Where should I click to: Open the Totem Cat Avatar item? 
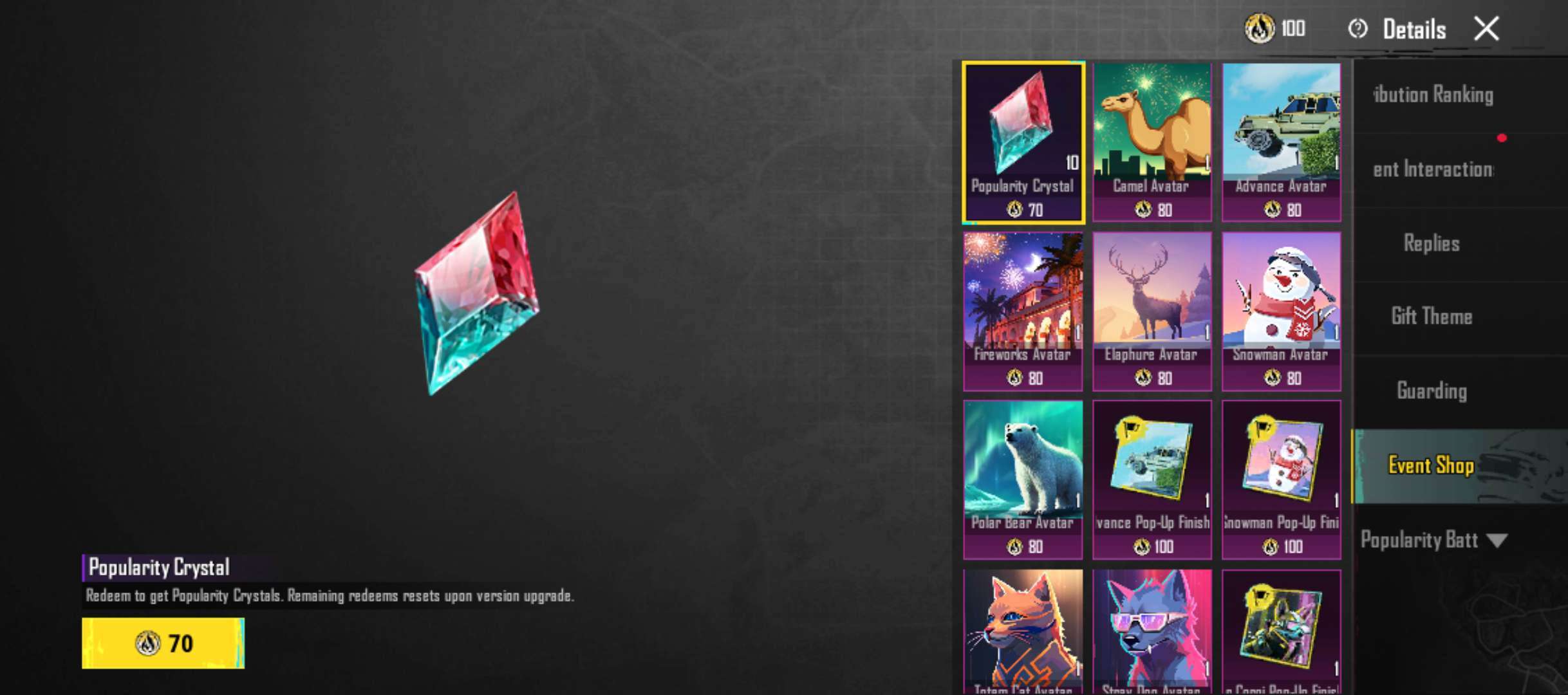point(1023,637)
